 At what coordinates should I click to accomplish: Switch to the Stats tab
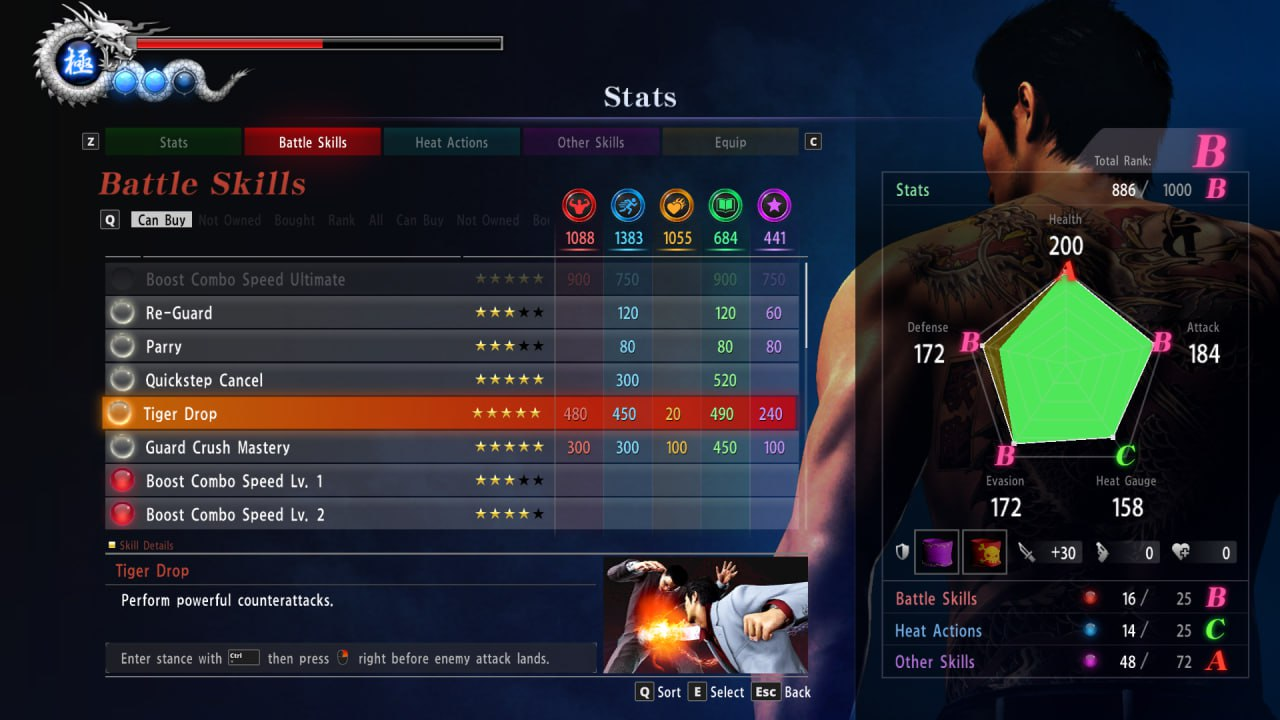pos(173,142)
